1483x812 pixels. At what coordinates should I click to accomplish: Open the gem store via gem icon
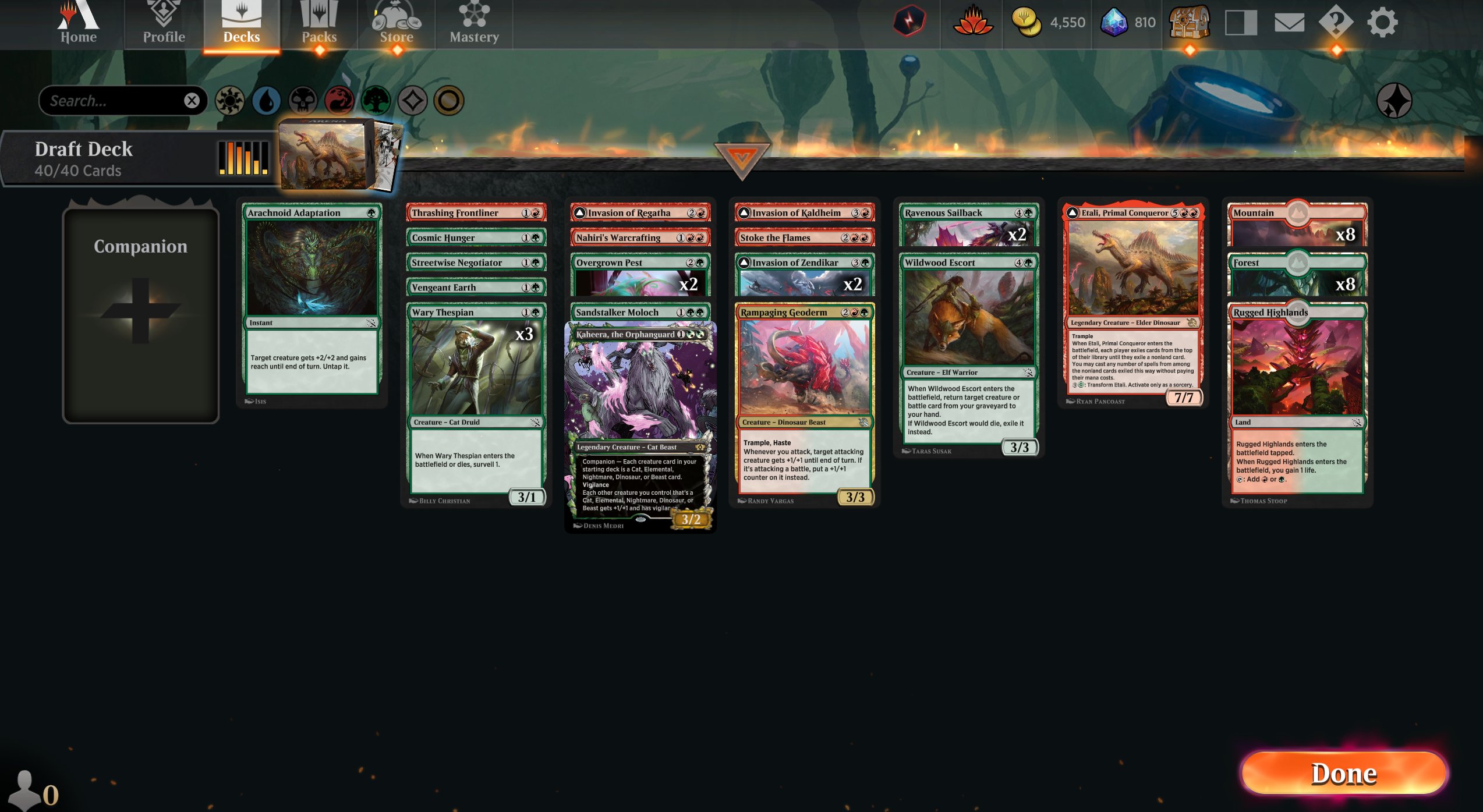click(x=1115, y=23)
